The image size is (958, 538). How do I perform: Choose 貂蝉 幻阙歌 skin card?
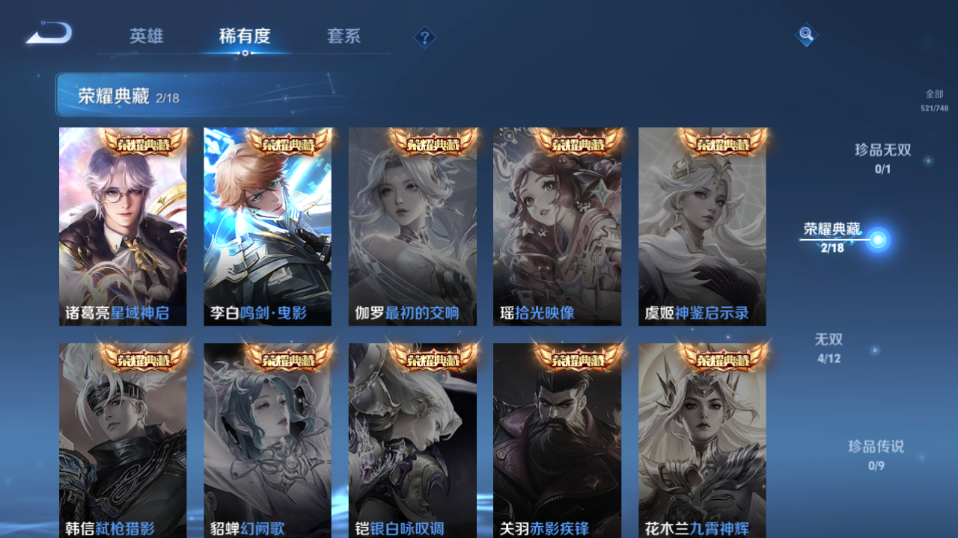coord(267,441)
